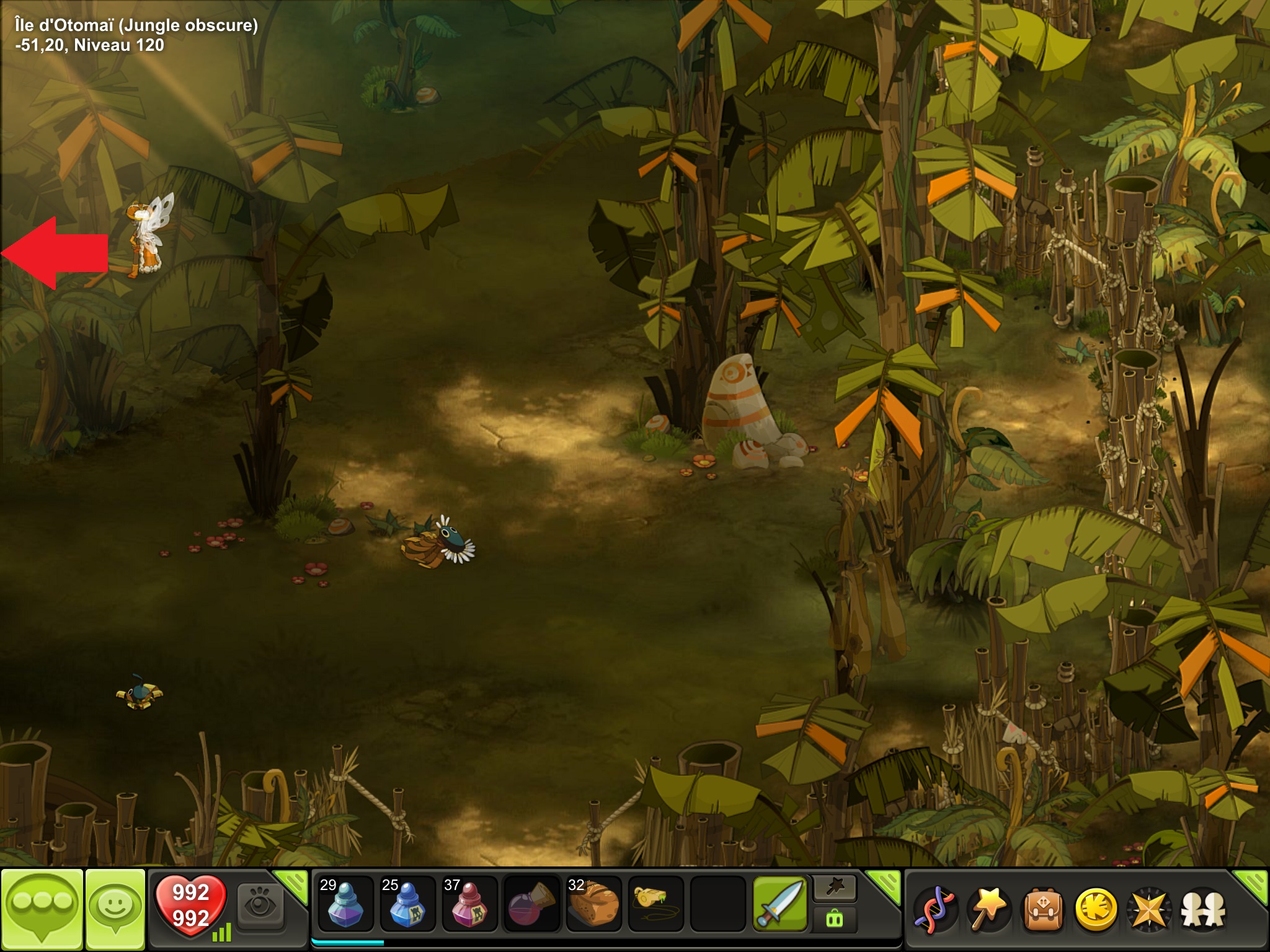The width and height of the screenshot is (1270, 952).
Task: Open the gold kama coin shop
Action: coord(1096,909)
